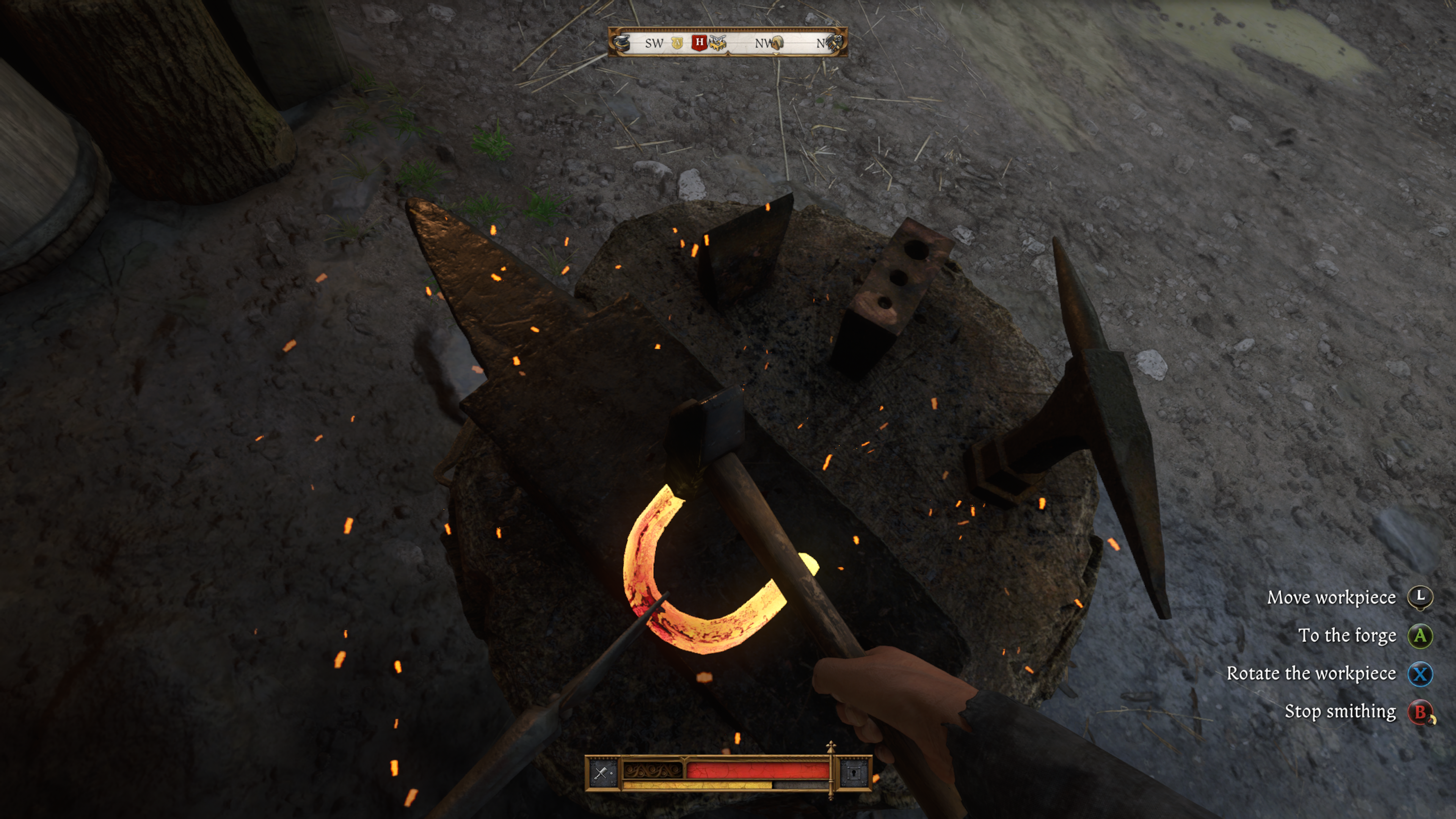
Task: Select the 'Move workpiece' action label
Action: (1331, 598)
